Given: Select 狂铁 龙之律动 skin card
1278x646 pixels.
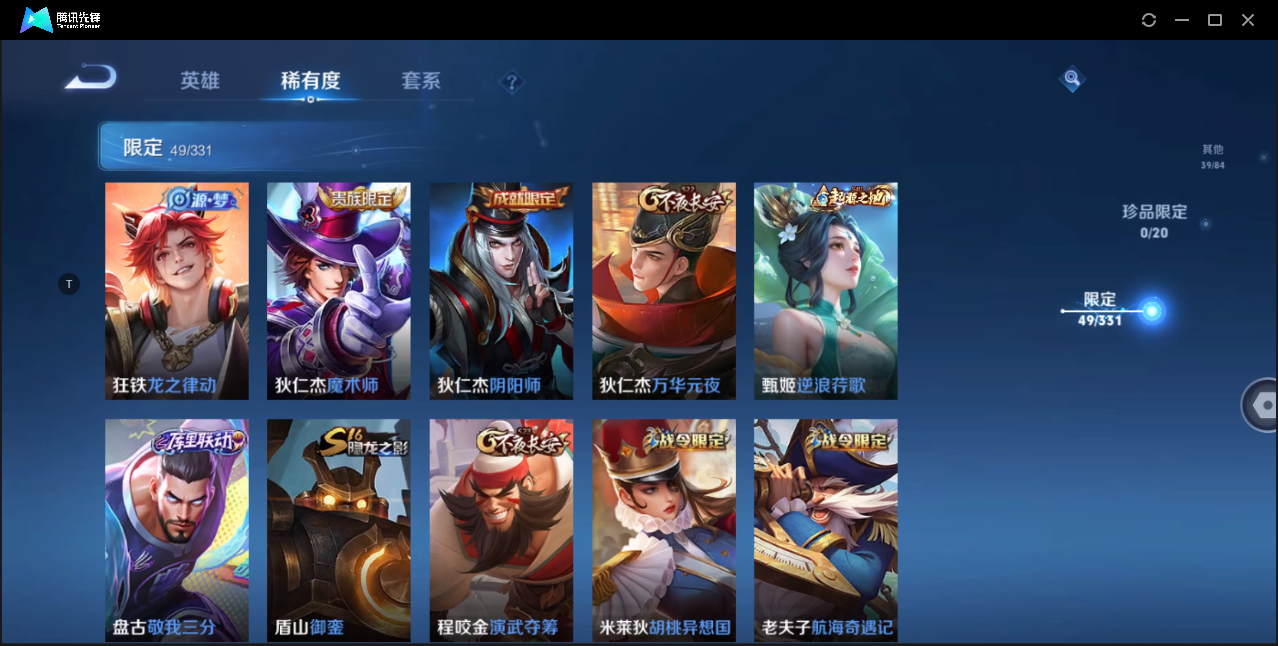Looking at the screenshot, I should [x=177, y=291].
